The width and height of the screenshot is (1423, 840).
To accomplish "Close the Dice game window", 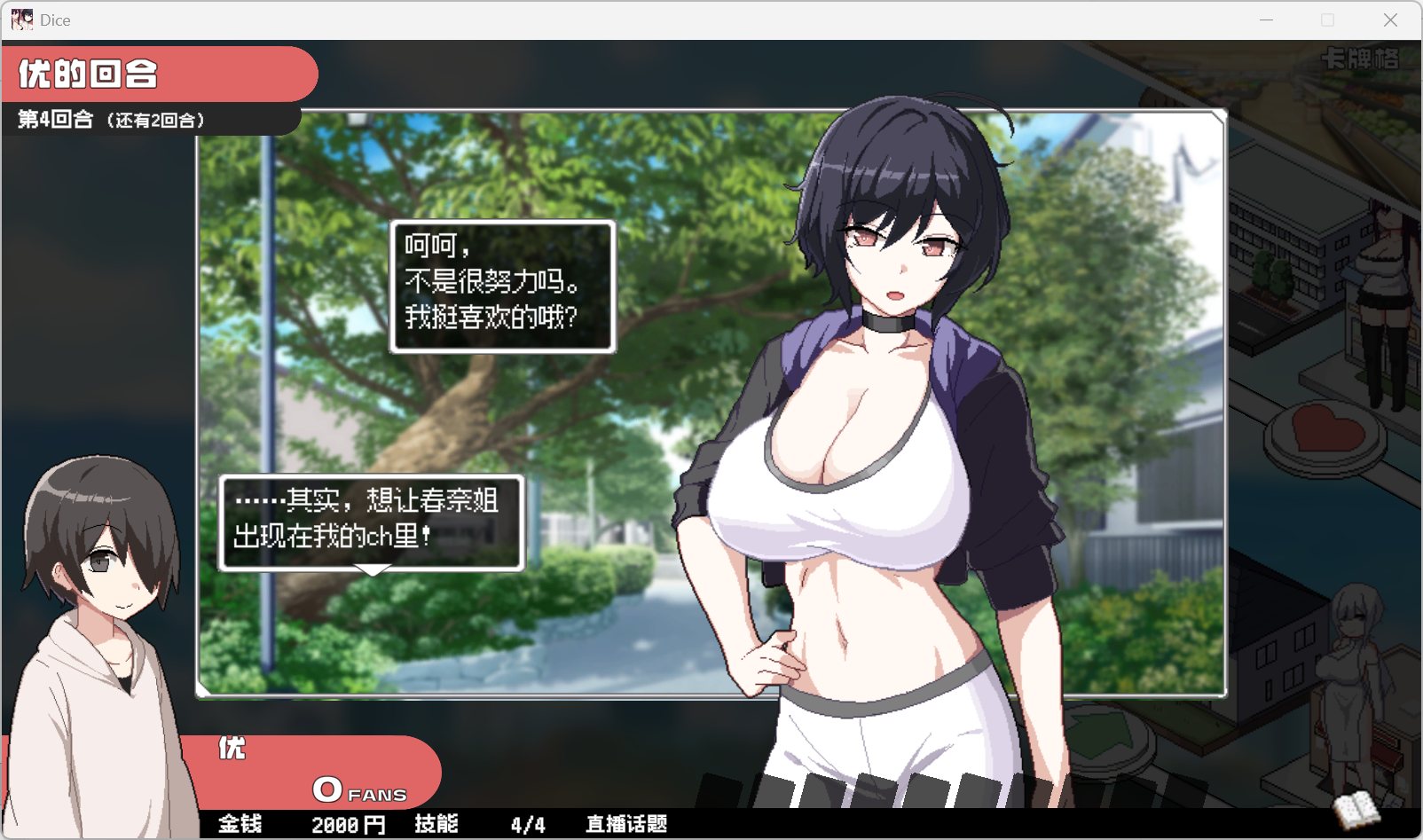I will (x=1390, y=20).
